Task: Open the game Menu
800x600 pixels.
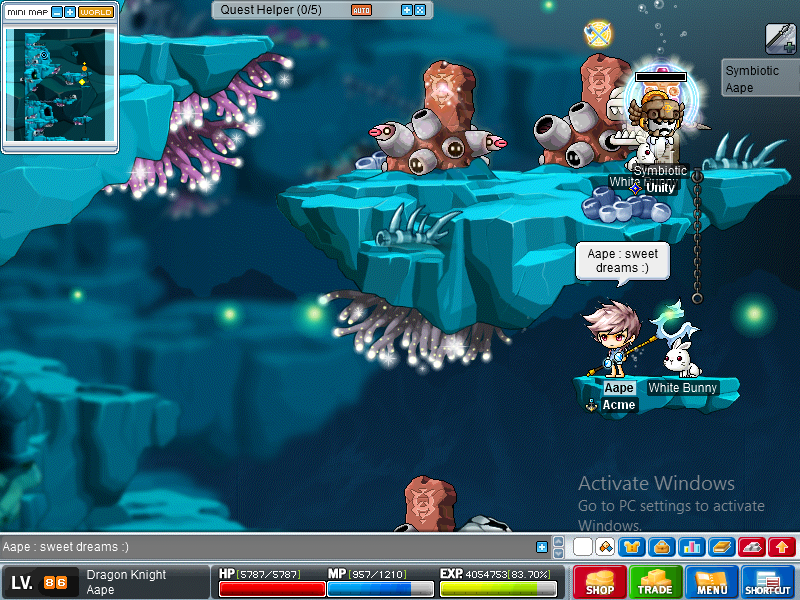Action: (712, 582)
